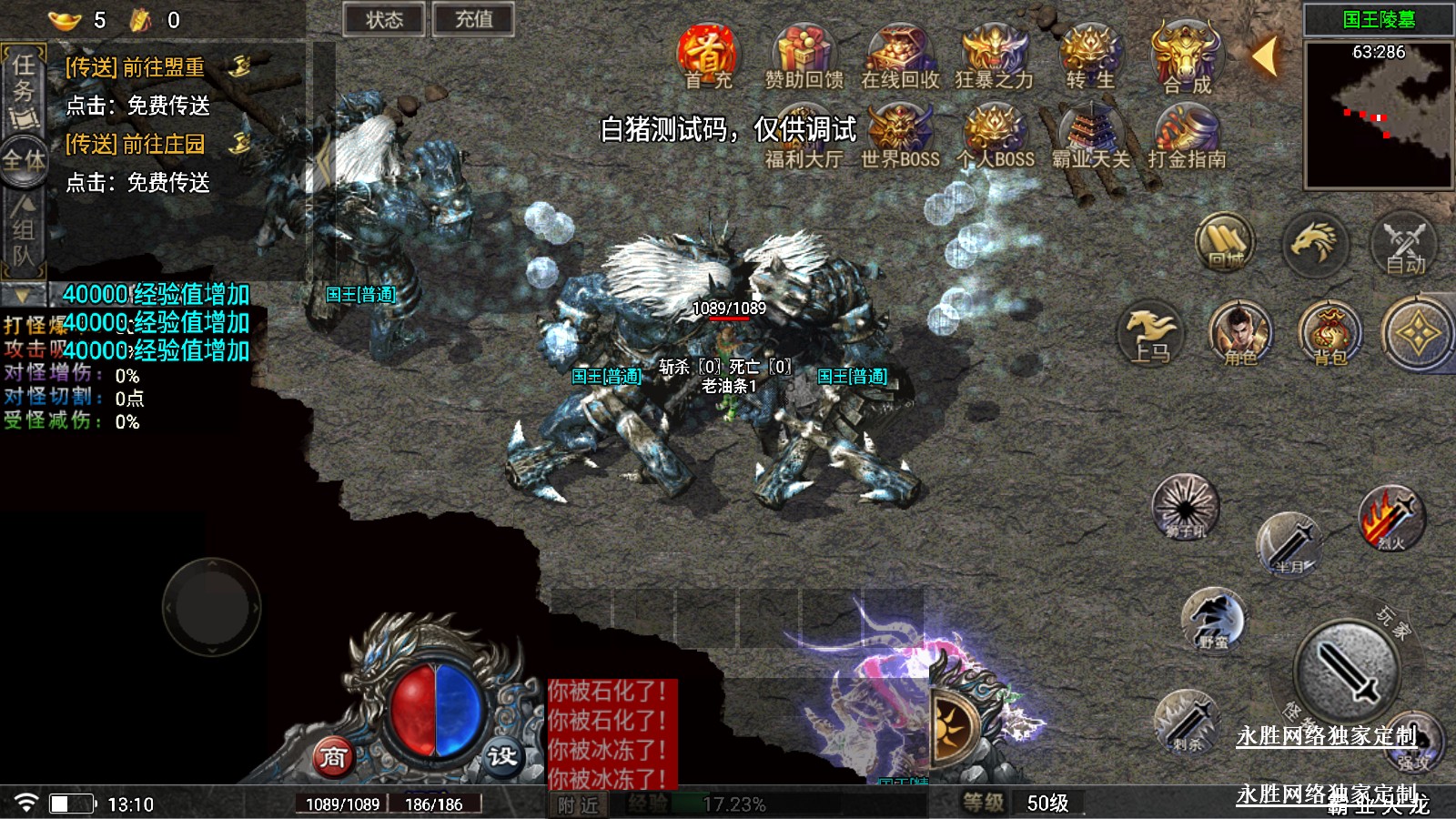Tap the 充值 recharge button

pos(473,19)
